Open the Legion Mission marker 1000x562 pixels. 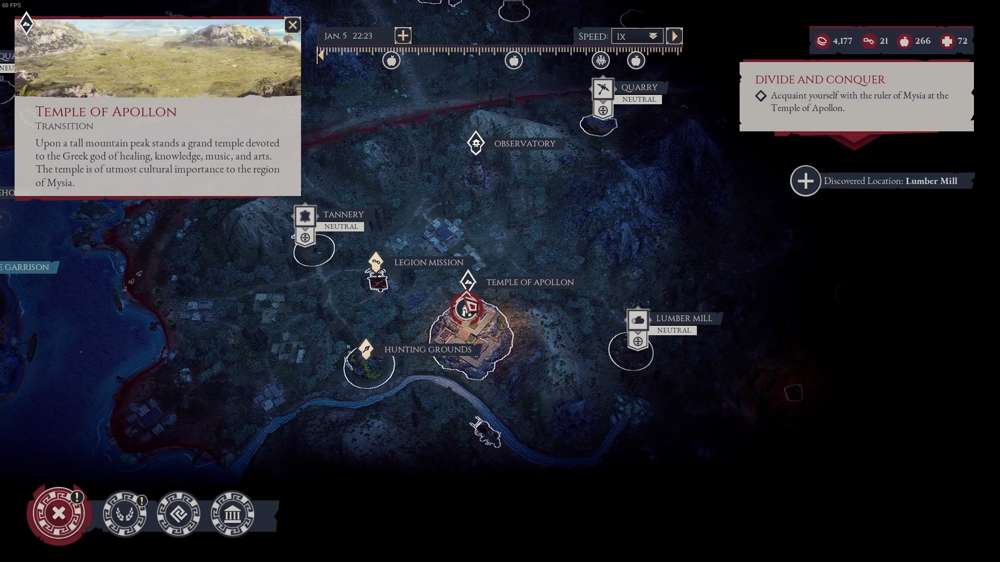(x=376, y=263)
